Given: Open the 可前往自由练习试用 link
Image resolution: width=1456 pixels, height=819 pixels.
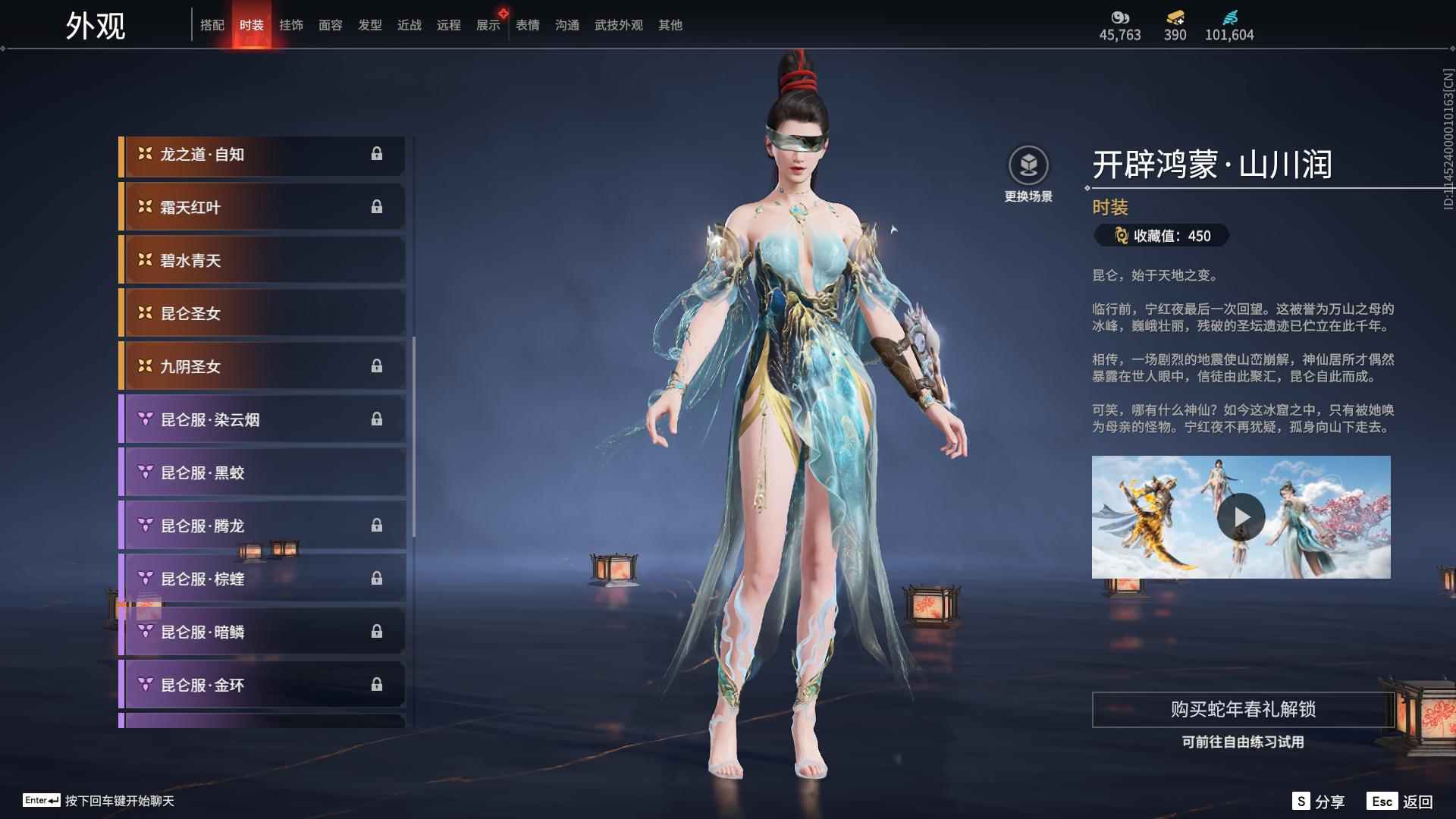Looking at the screenshot, I should click(1241, 744).
